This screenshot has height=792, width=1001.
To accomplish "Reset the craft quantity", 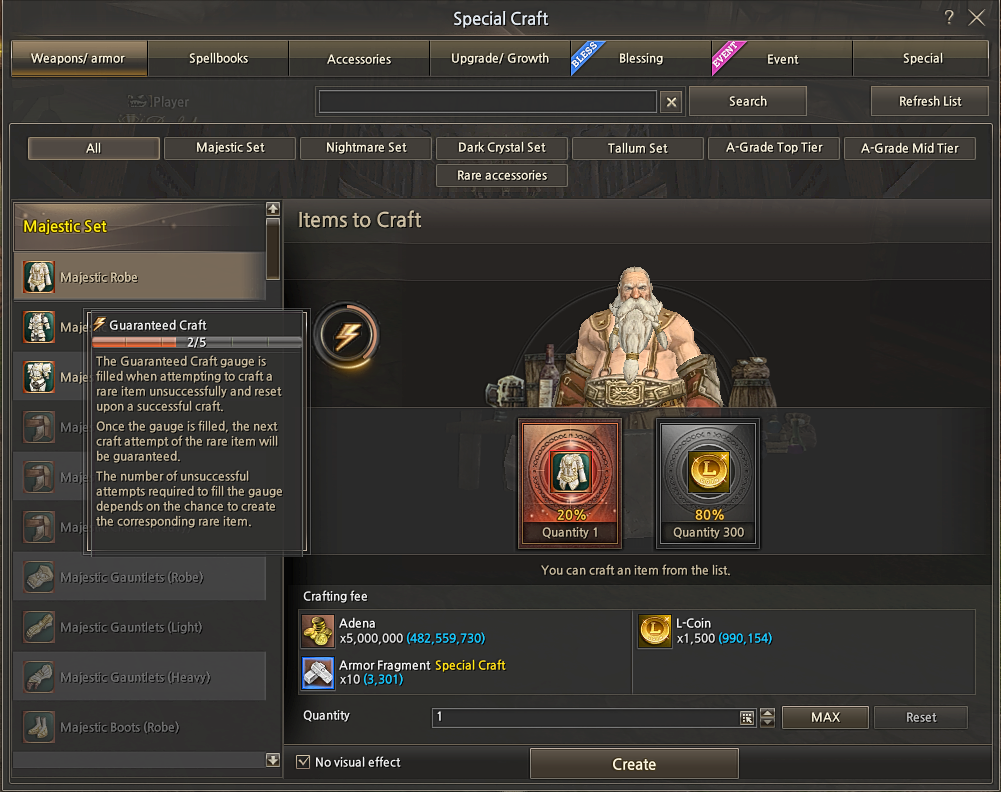I will click(x=921, y=717).
